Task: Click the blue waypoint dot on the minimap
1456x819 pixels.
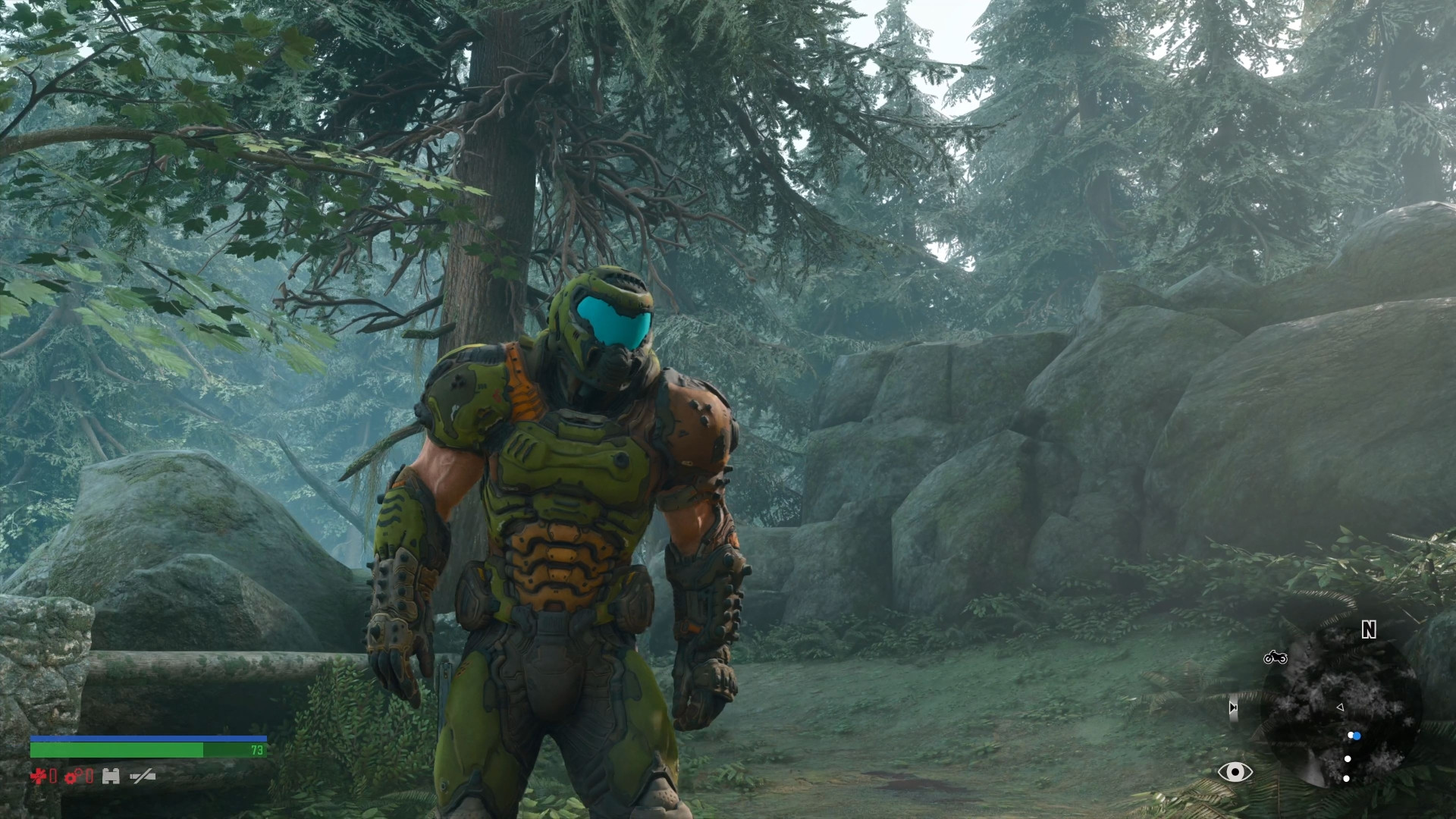Action: 1357,736
